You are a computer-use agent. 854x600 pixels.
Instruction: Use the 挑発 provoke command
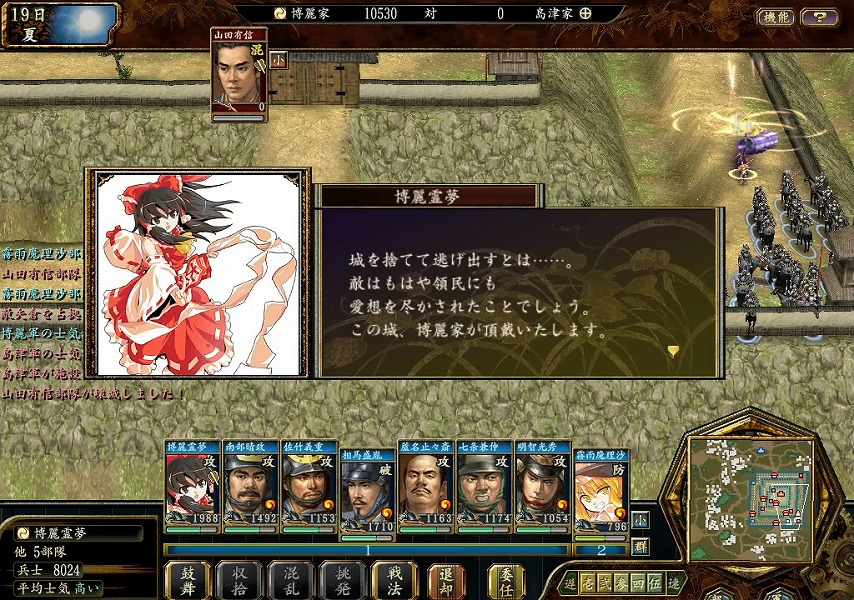(343, 580)
